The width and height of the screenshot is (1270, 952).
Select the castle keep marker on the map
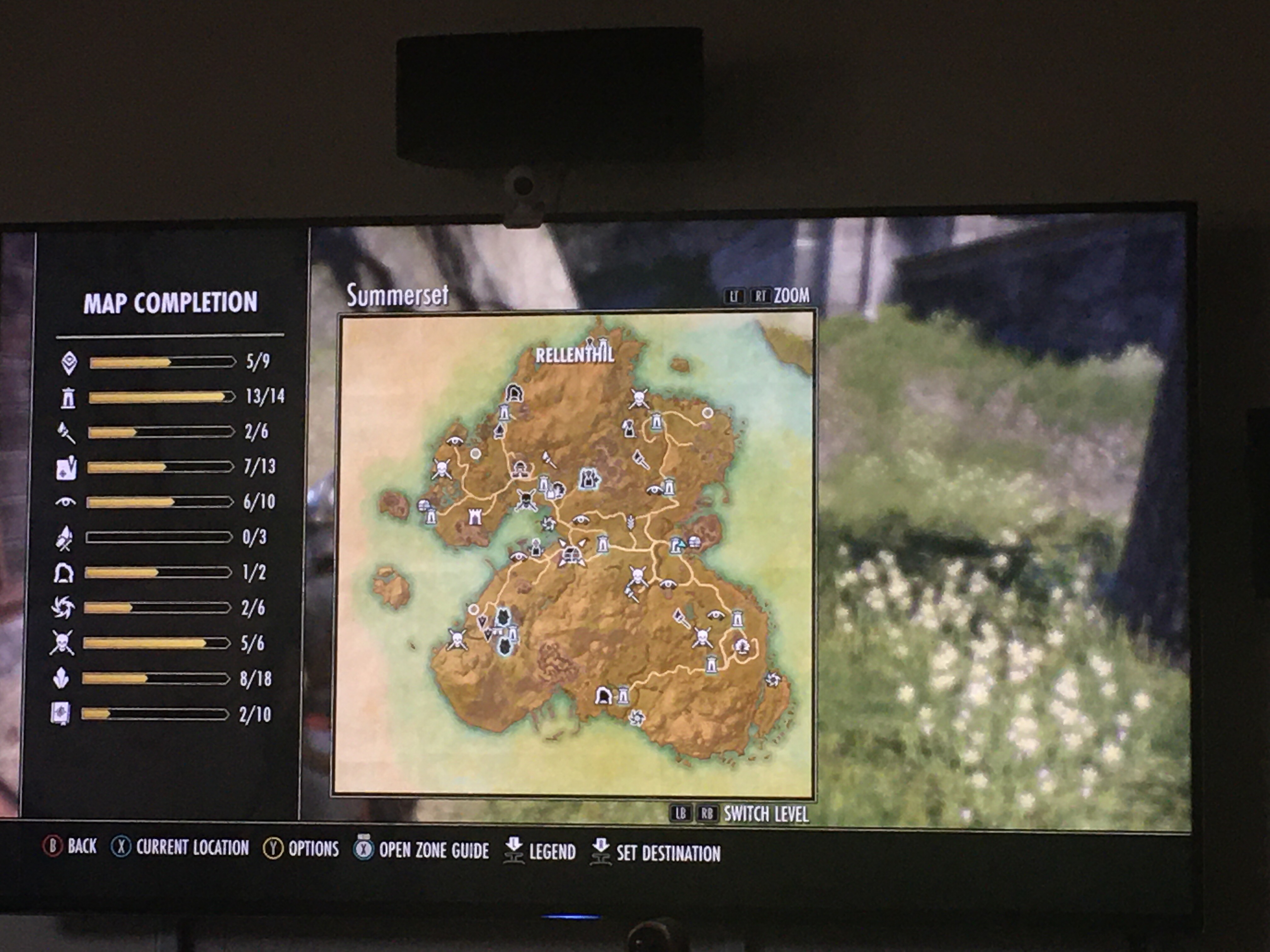(x=475, y=517)
